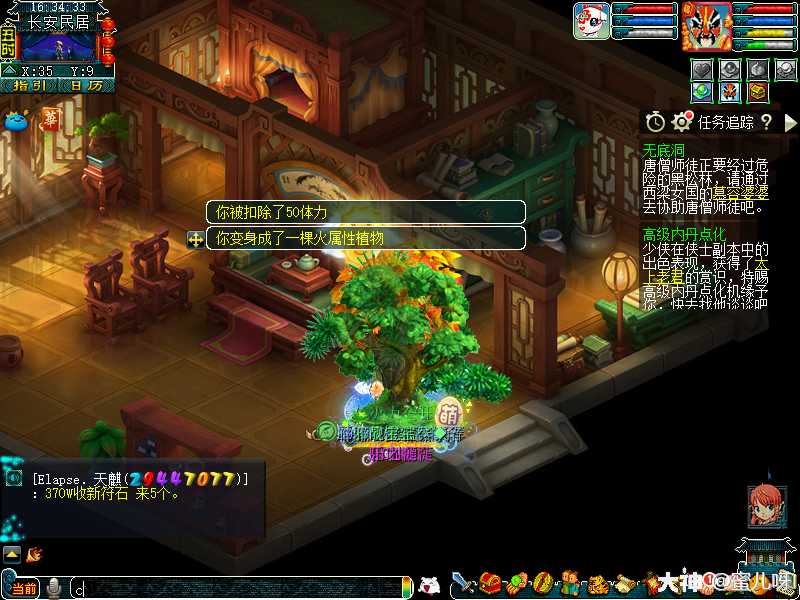The image size is (800, 600).
Task: Click the small opera-mask status icon
Action: pos(730,92)
